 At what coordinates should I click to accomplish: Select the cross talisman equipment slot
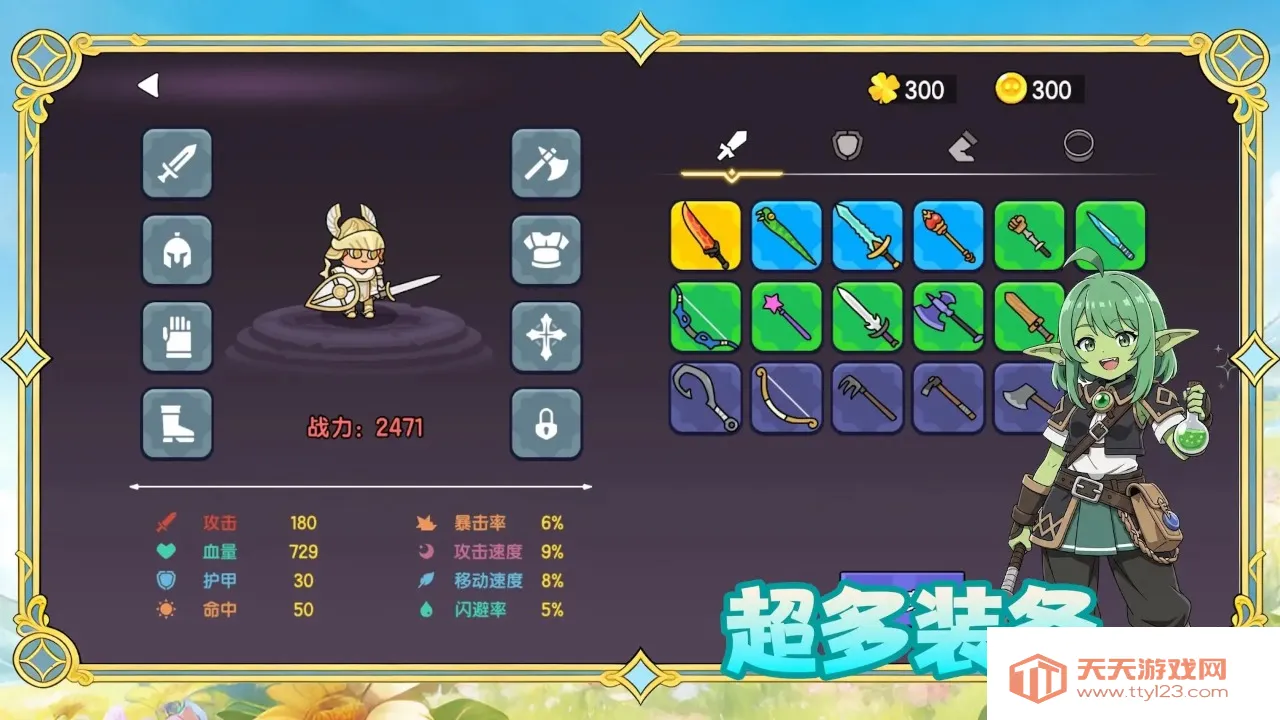coord(546,337)
